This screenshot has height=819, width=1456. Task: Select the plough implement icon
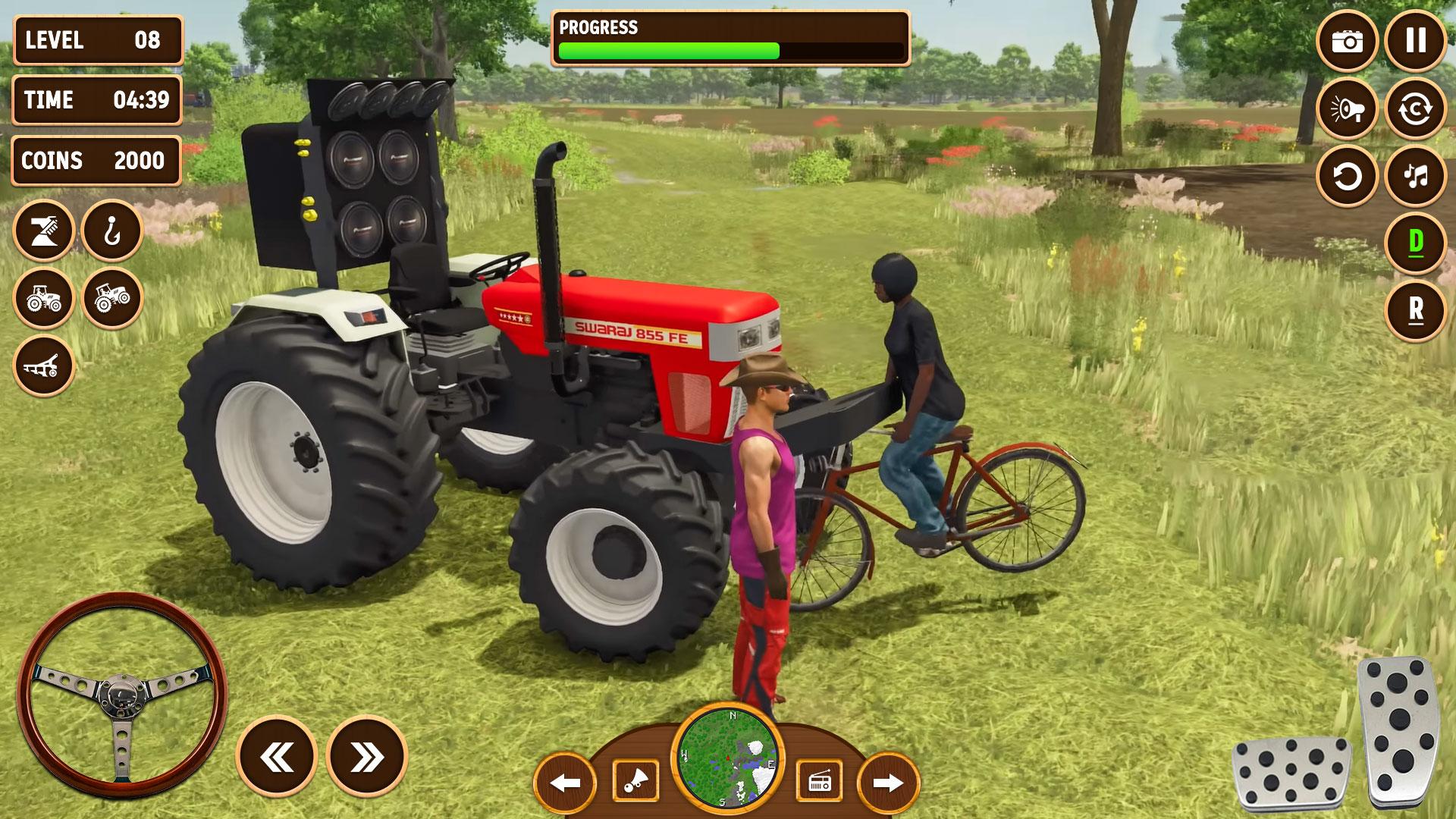[44, 366]
